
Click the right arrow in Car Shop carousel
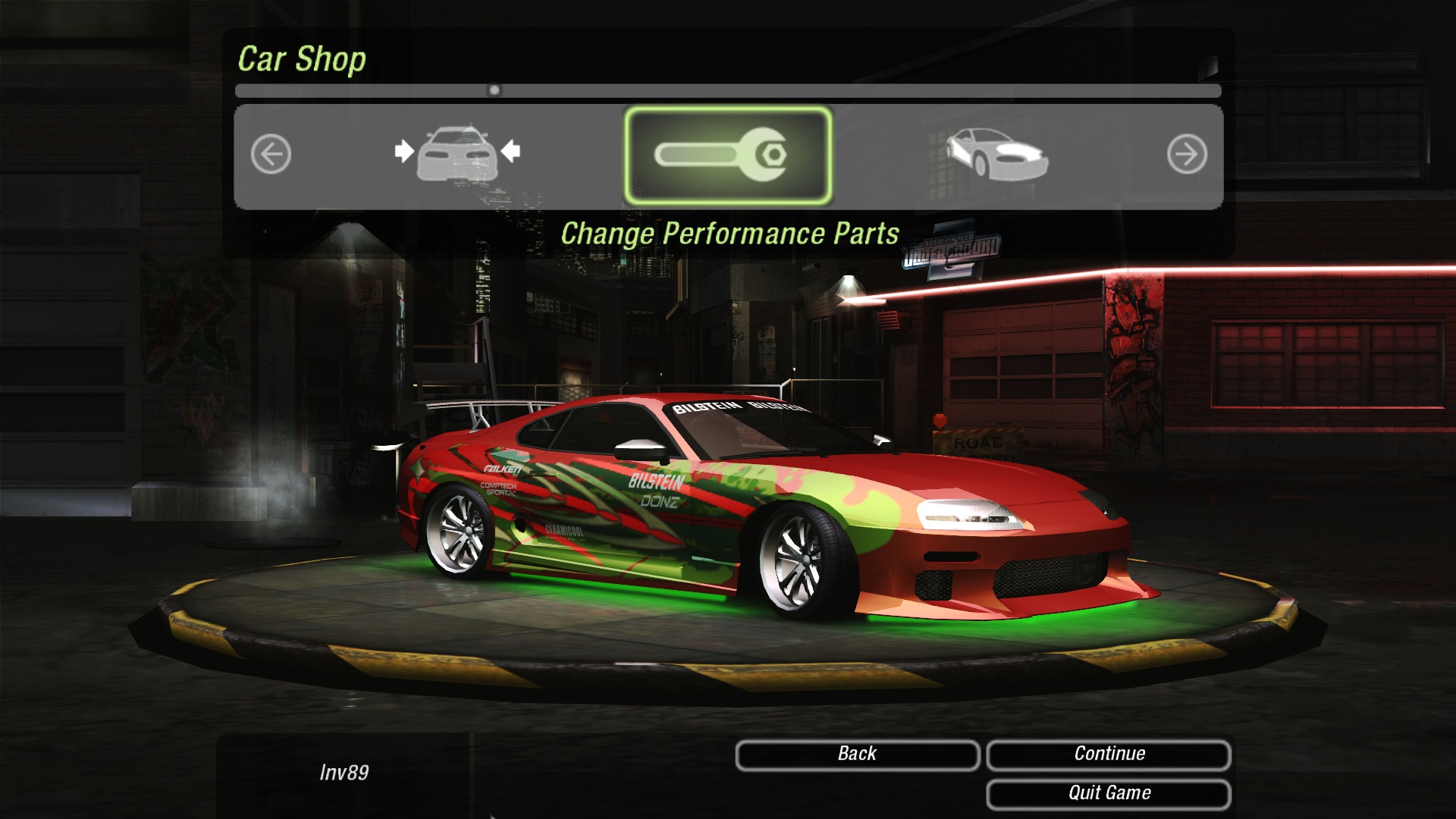pyautogui.click(x=1186, y=155)
